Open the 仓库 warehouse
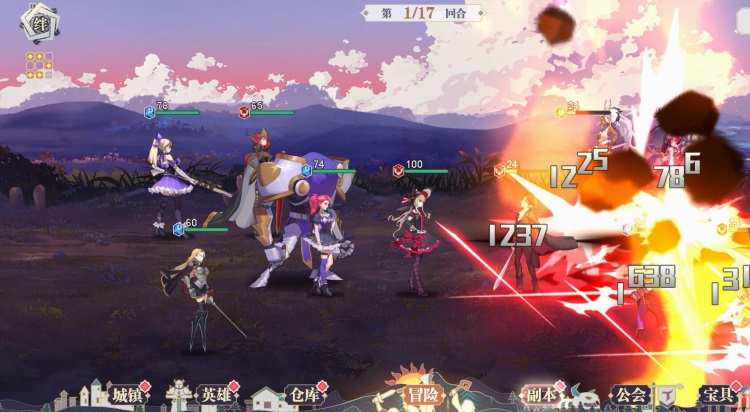750x412 pixels. click(303, 394)
